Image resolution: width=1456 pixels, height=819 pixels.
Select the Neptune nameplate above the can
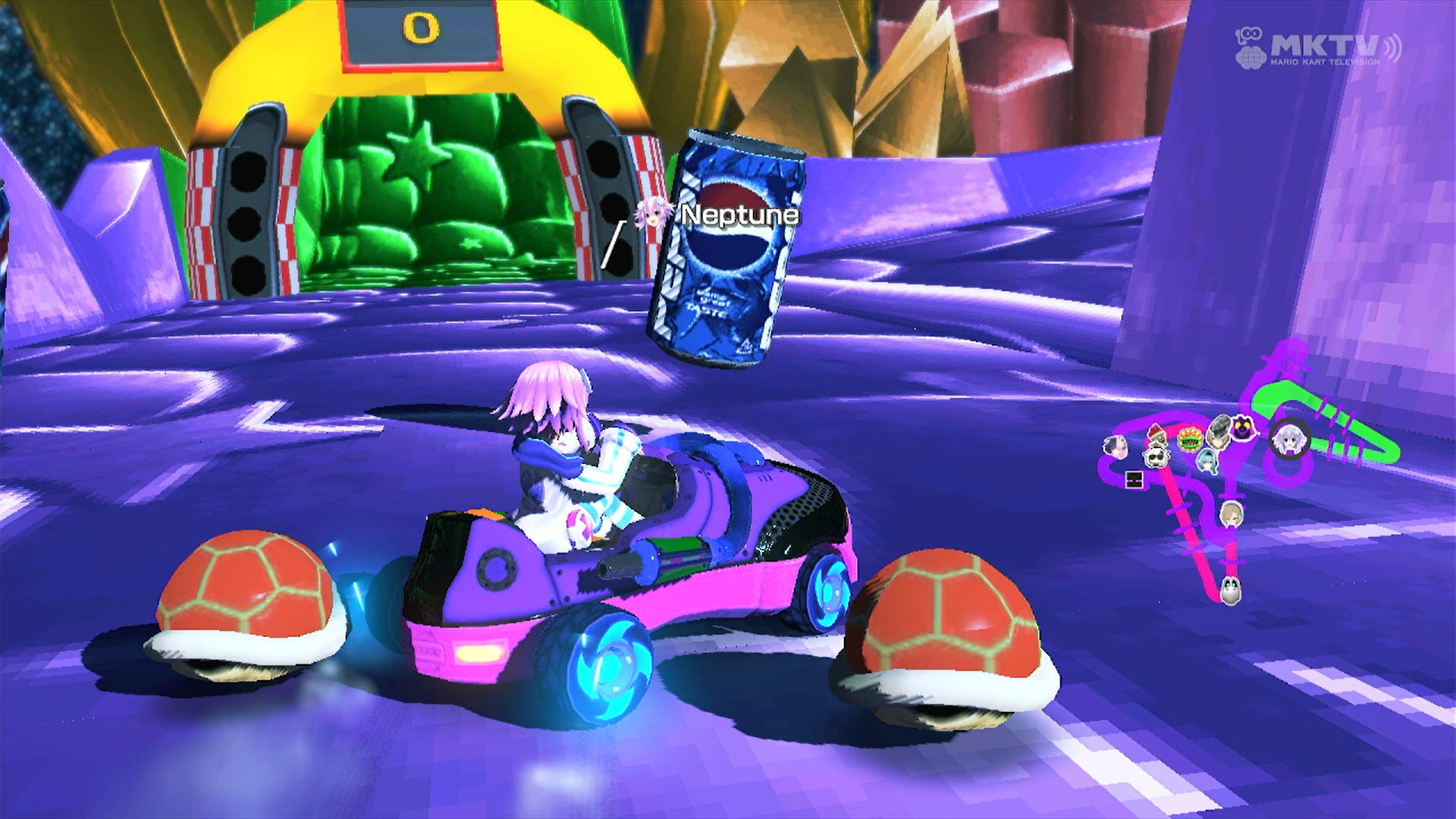point(736,216)
